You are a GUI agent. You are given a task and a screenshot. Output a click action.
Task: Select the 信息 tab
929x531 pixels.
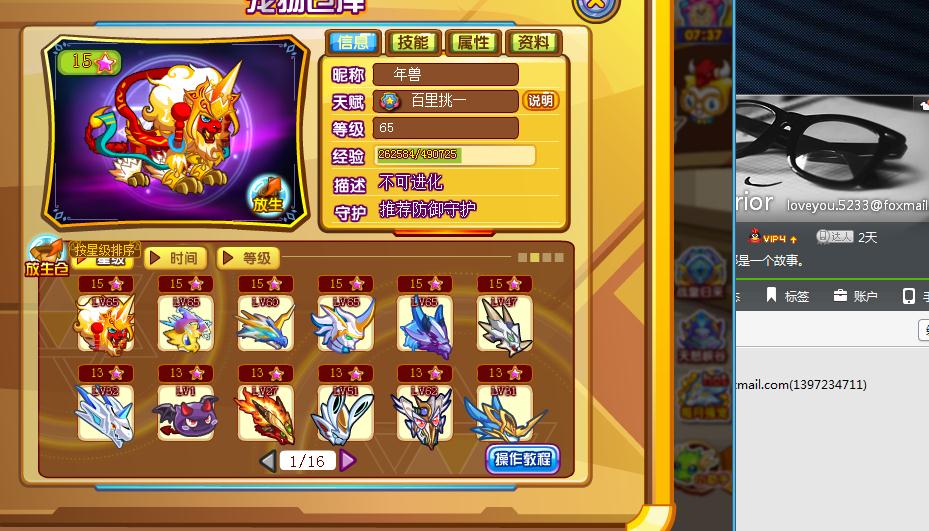point(353,42)
